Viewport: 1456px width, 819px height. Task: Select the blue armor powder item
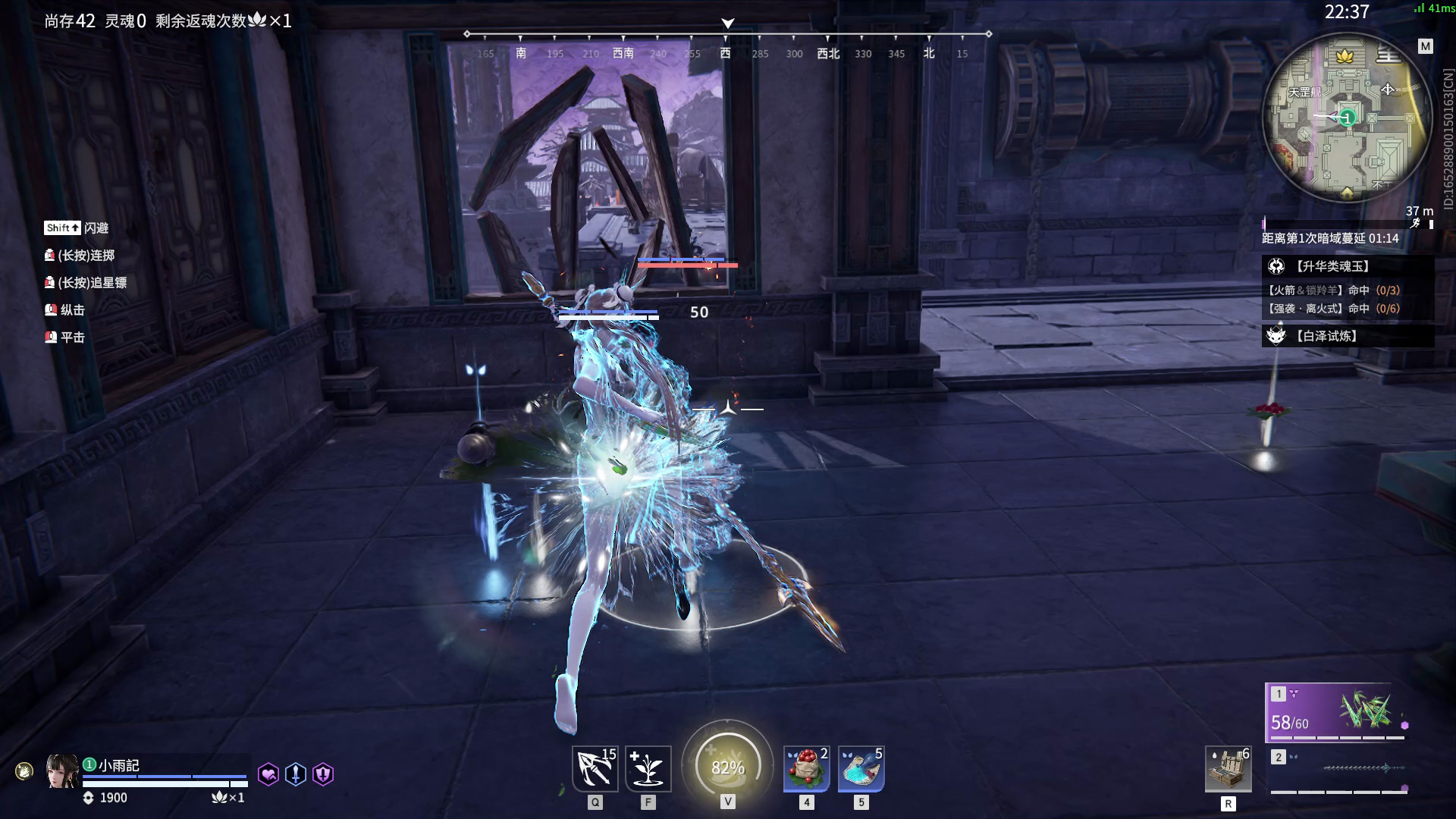[x=861, y=768]
